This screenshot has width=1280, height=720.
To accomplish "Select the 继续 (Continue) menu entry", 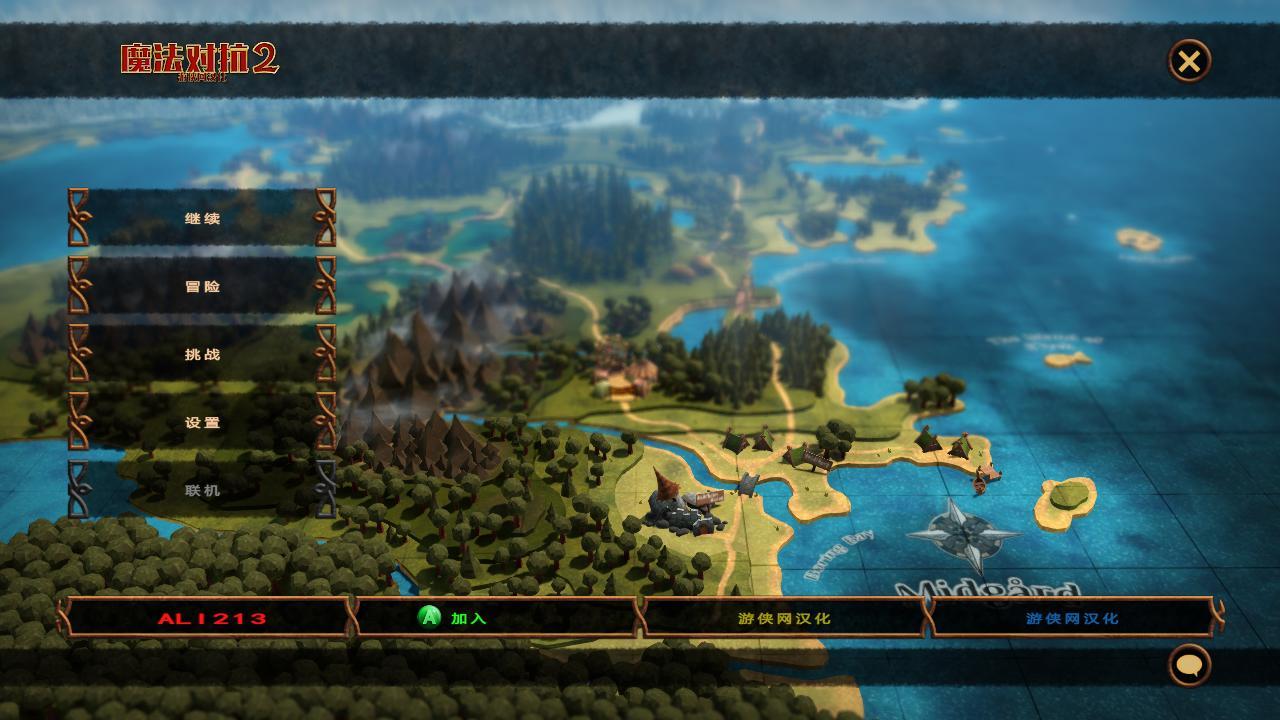I will pos(202,218).
